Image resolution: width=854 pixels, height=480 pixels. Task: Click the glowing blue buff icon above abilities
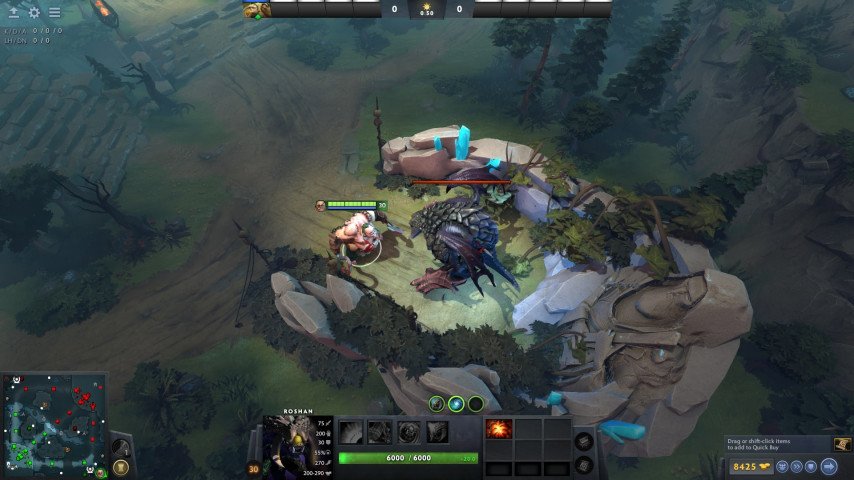(456, 404)
